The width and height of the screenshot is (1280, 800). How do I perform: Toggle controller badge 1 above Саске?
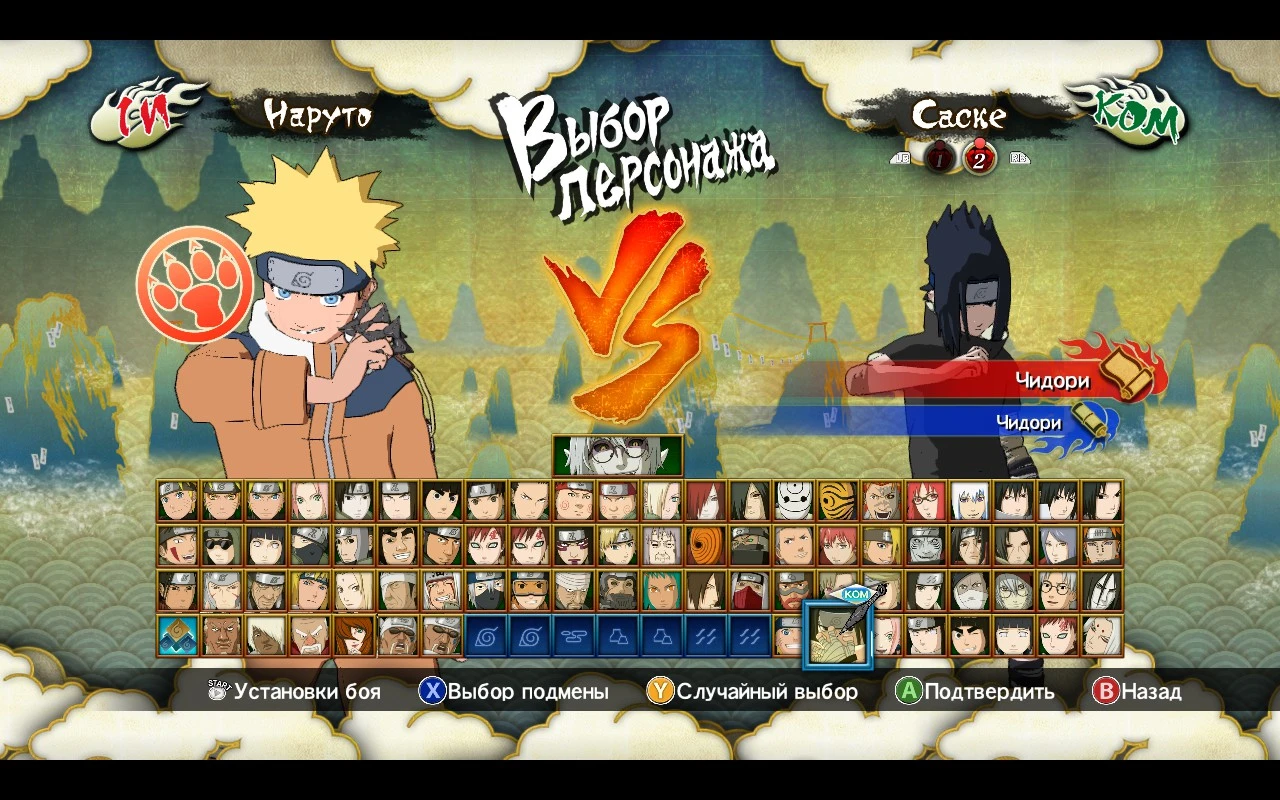[938, 157]
